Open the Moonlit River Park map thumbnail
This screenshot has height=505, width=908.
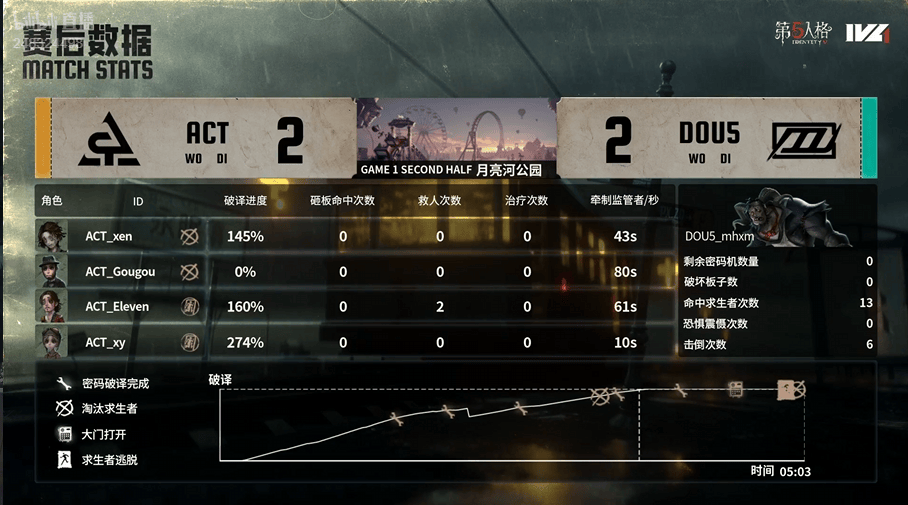point(455,130)
